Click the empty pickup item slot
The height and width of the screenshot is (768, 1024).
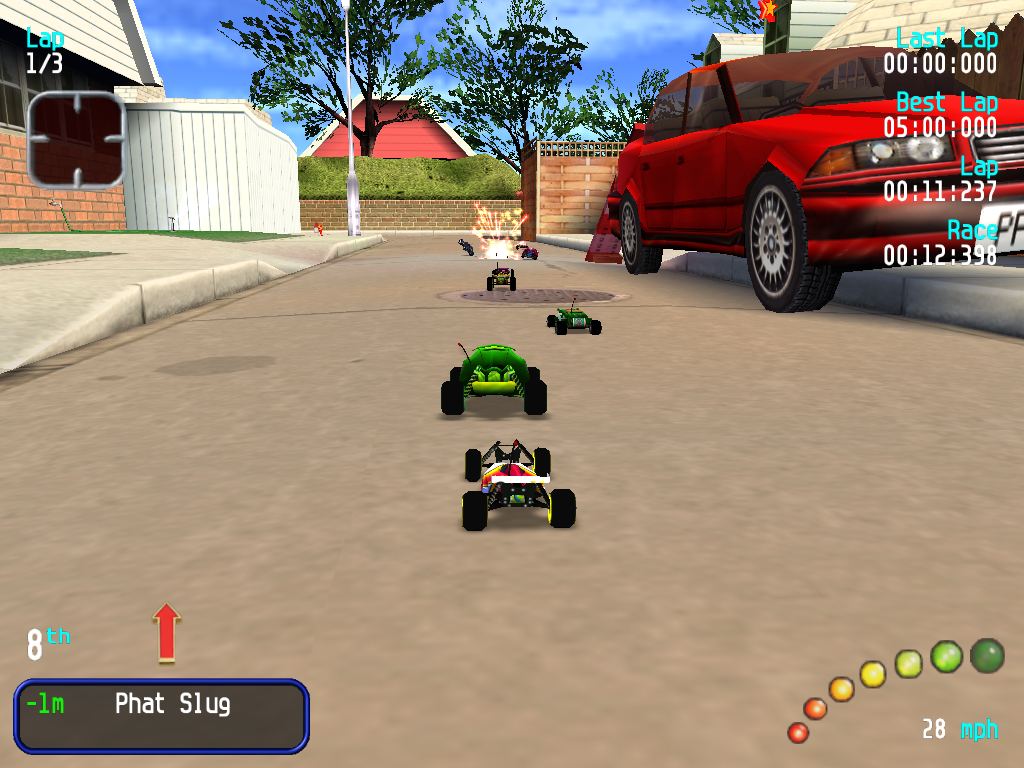tap(76, 140)
